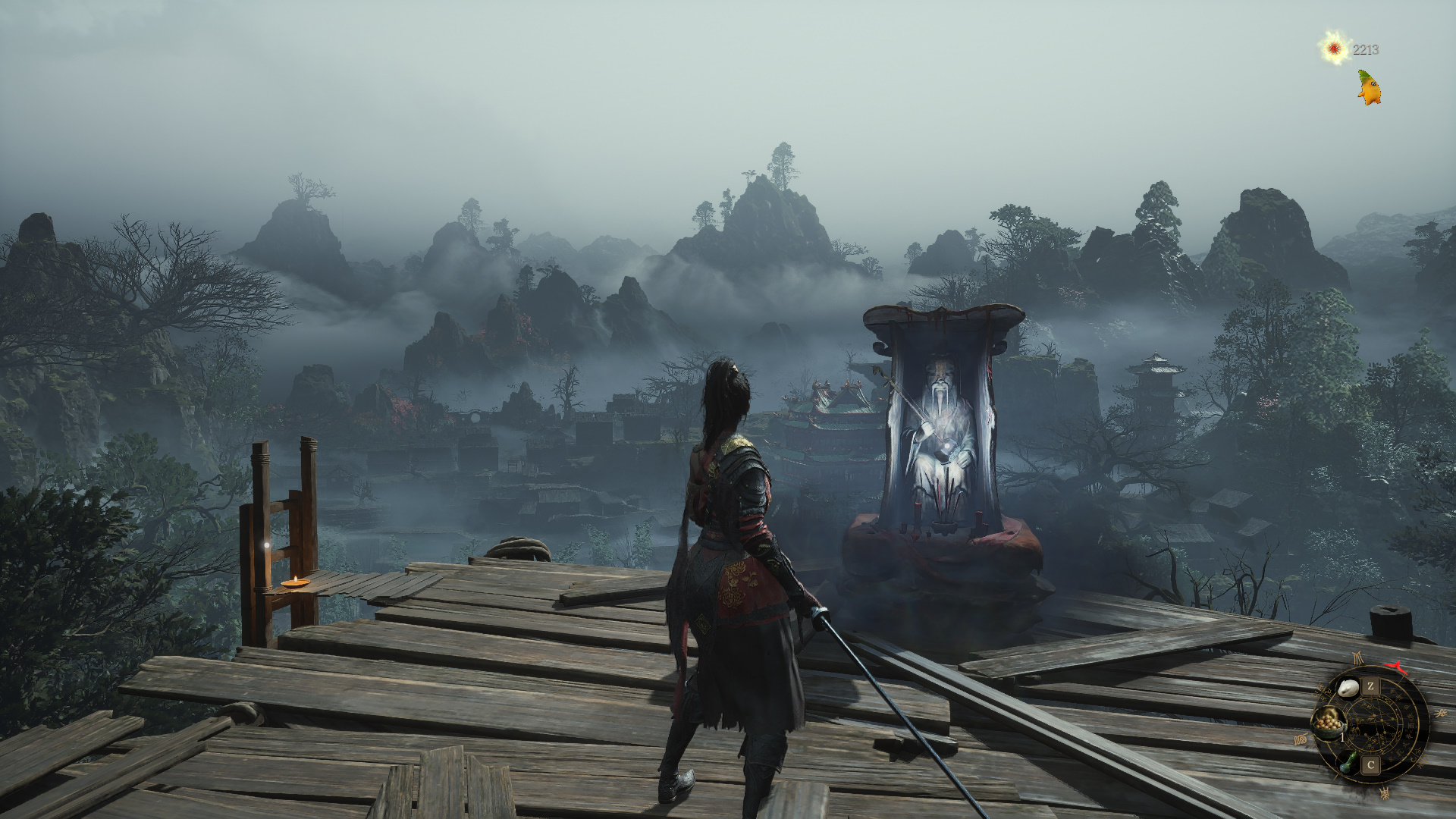The height and width of the screenshot is (819, 1456).
Task: Click the glowing red spark currency icon
Action: (x=1334, y=50)
